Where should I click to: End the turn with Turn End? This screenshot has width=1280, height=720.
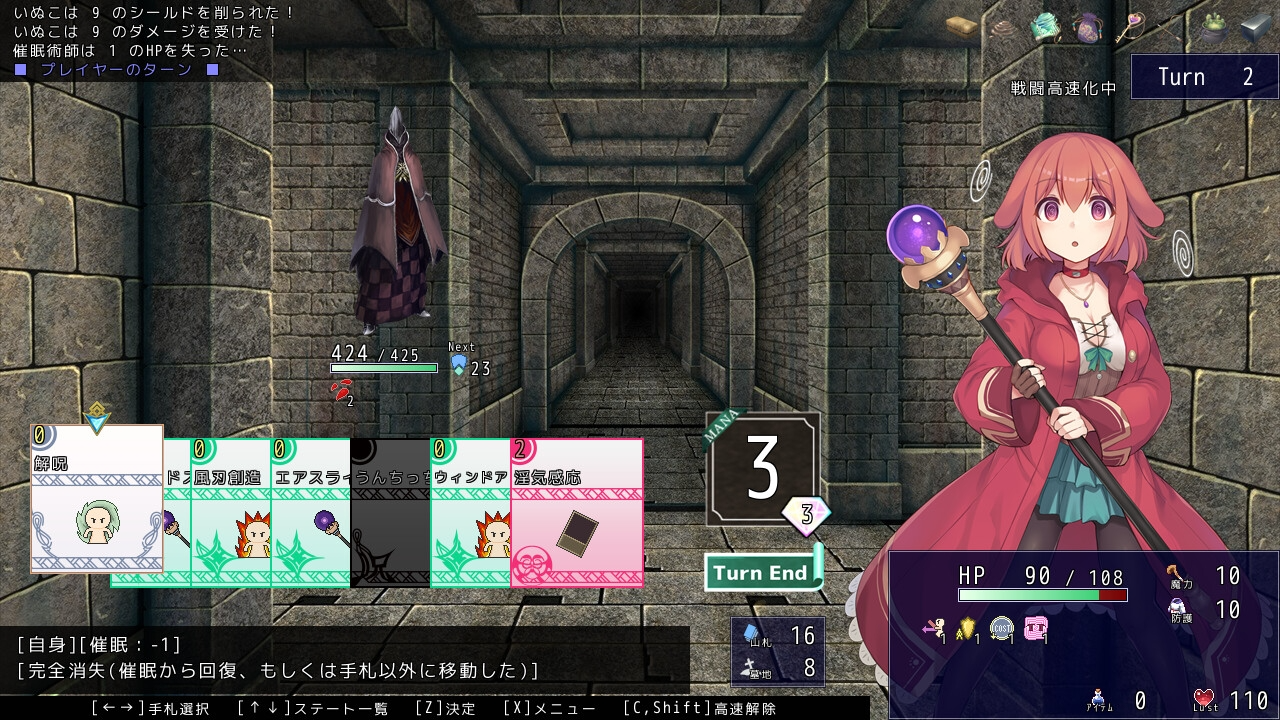[762, 573]
